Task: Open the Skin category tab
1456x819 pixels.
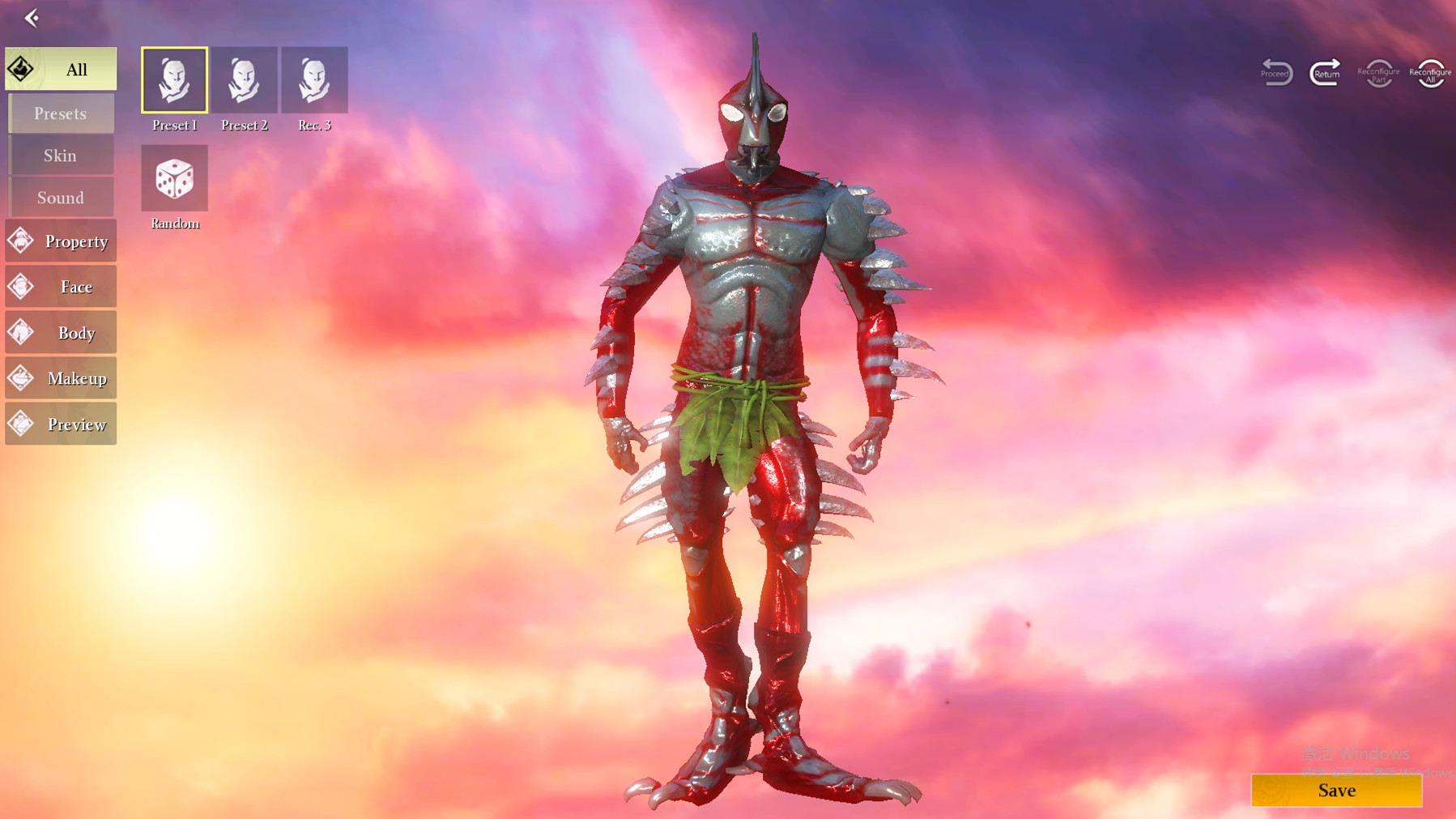Action: click(x=61, y=155)
